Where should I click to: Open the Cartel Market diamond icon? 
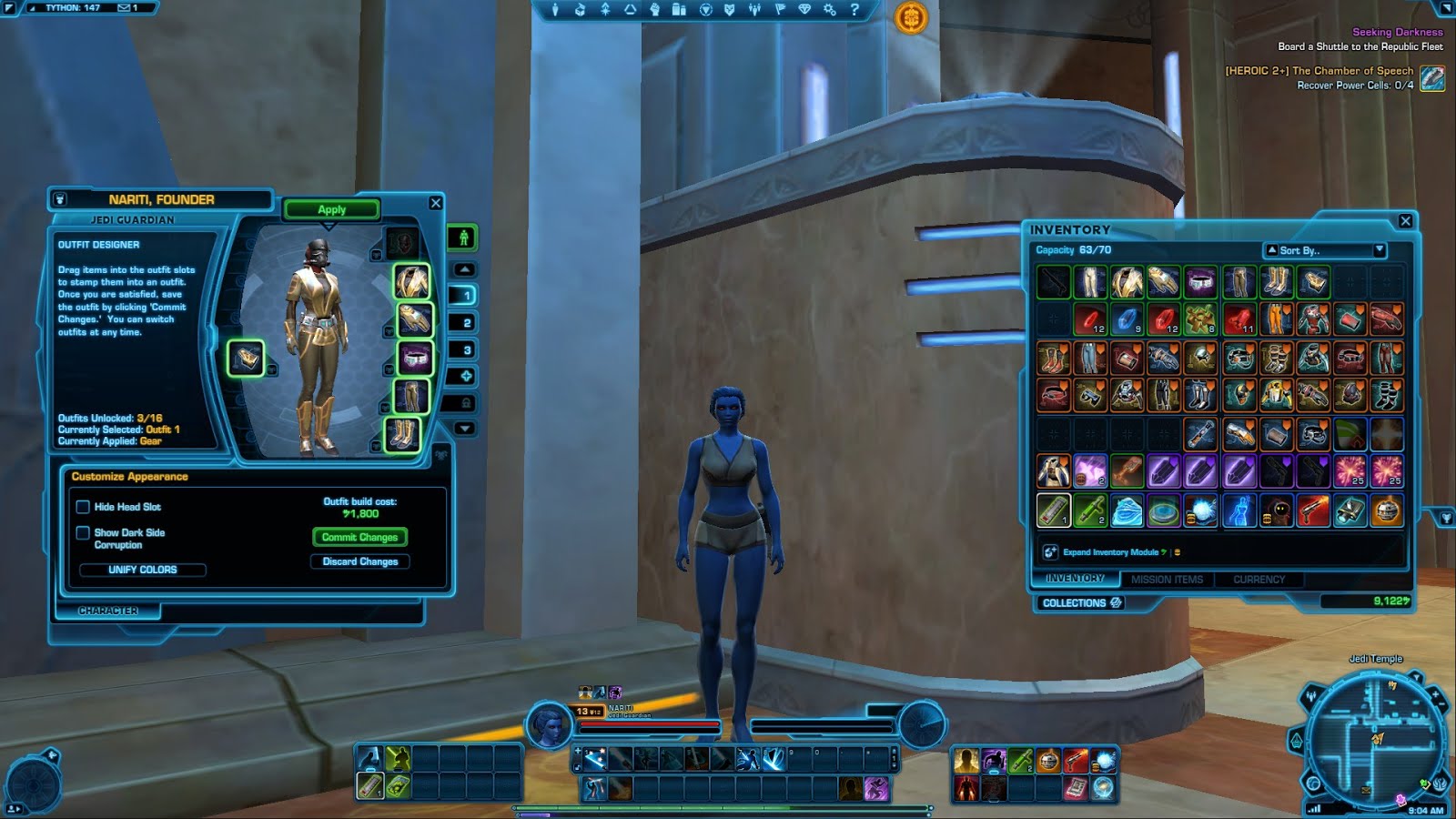pos(806,10)
